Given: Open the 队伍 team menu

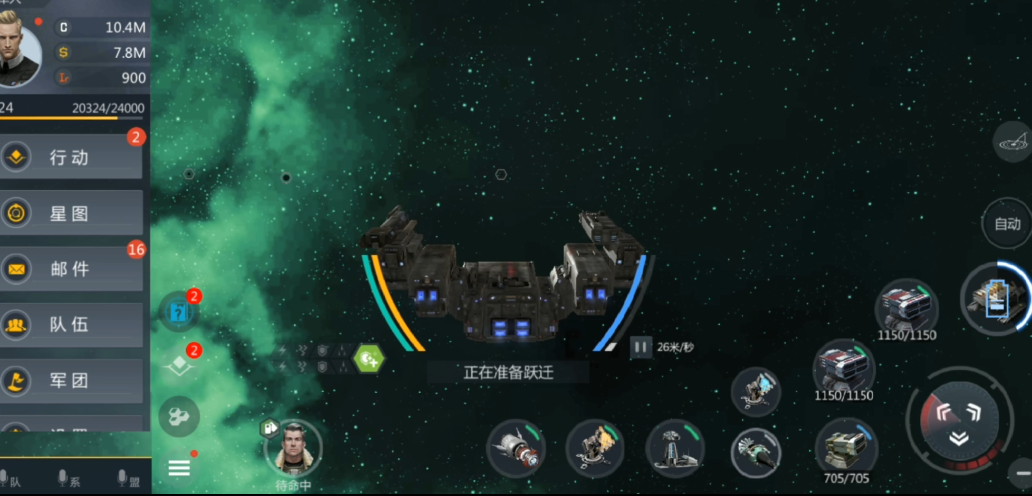Looking at the screenshot, I should (x=70, y=324).
